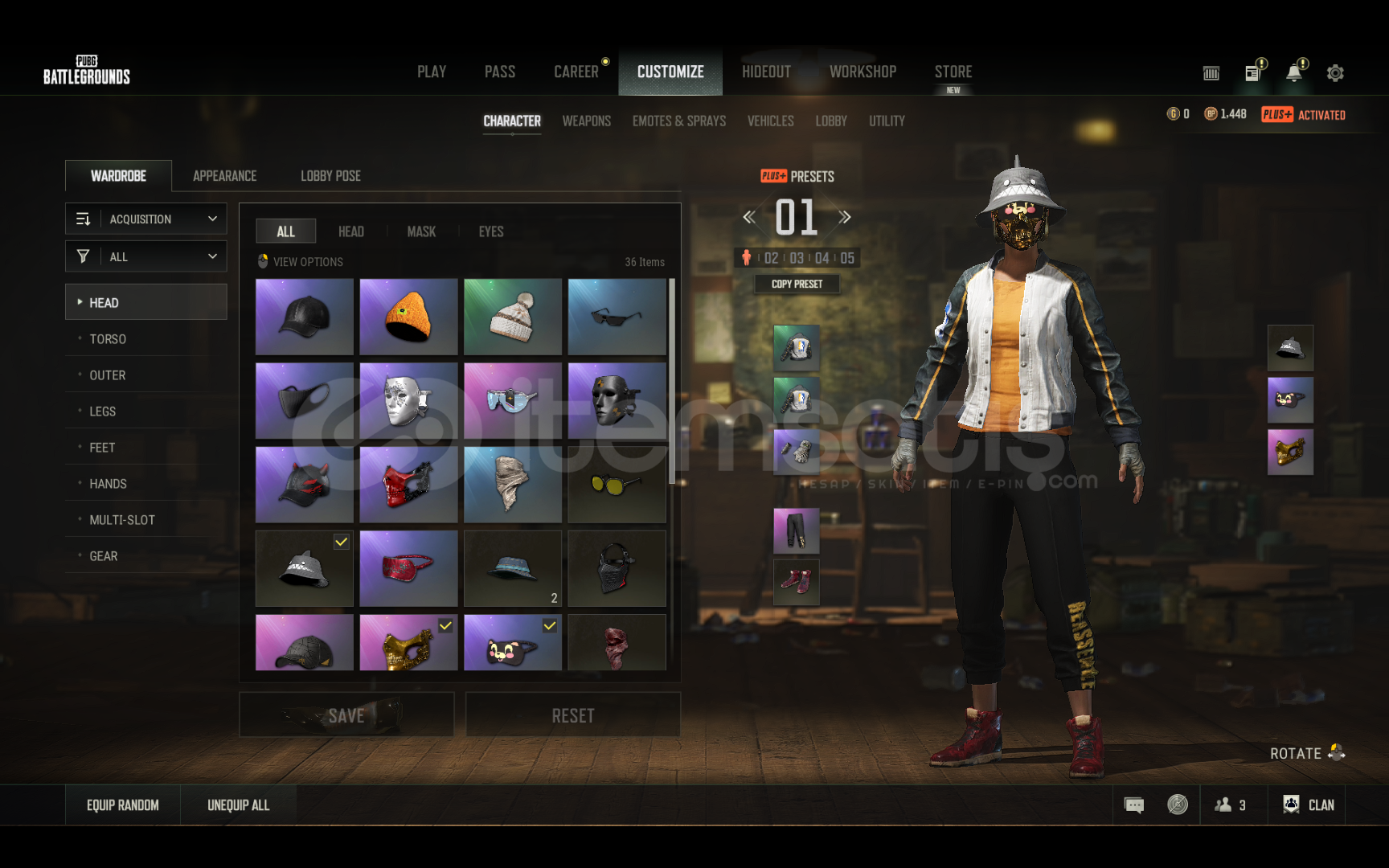Filter items by Mask
The height and width of the screenshot is (868, 1389).
tap(421, 231)
